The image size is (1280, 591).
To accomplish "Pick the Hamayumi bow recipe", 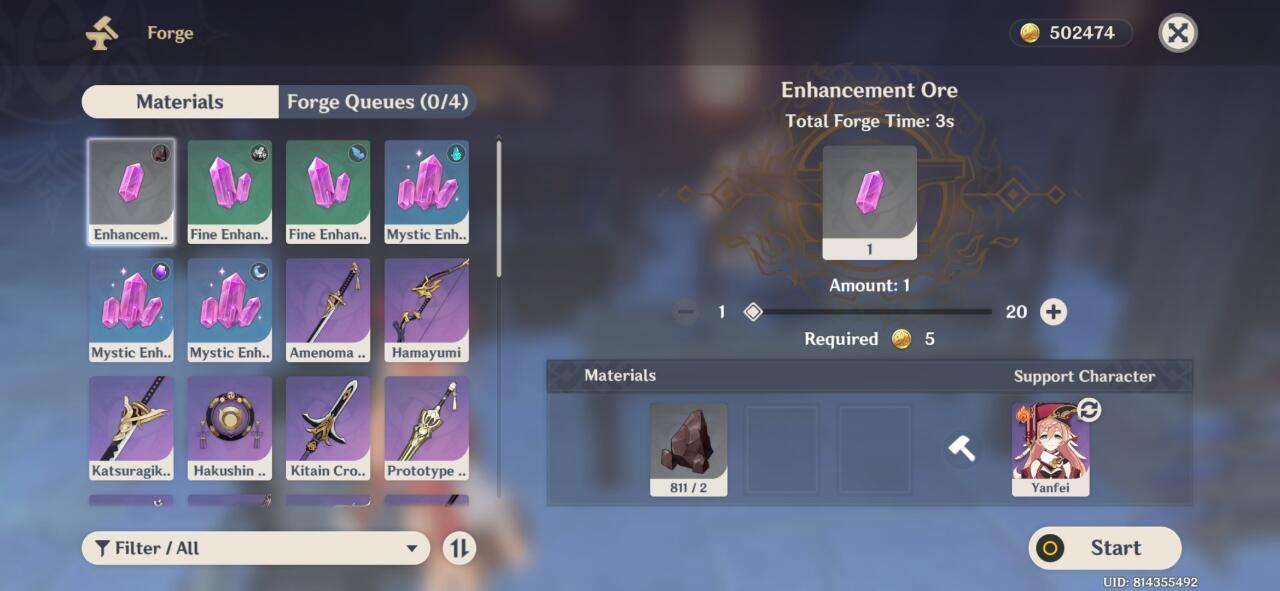I will (x=427, y=310).
